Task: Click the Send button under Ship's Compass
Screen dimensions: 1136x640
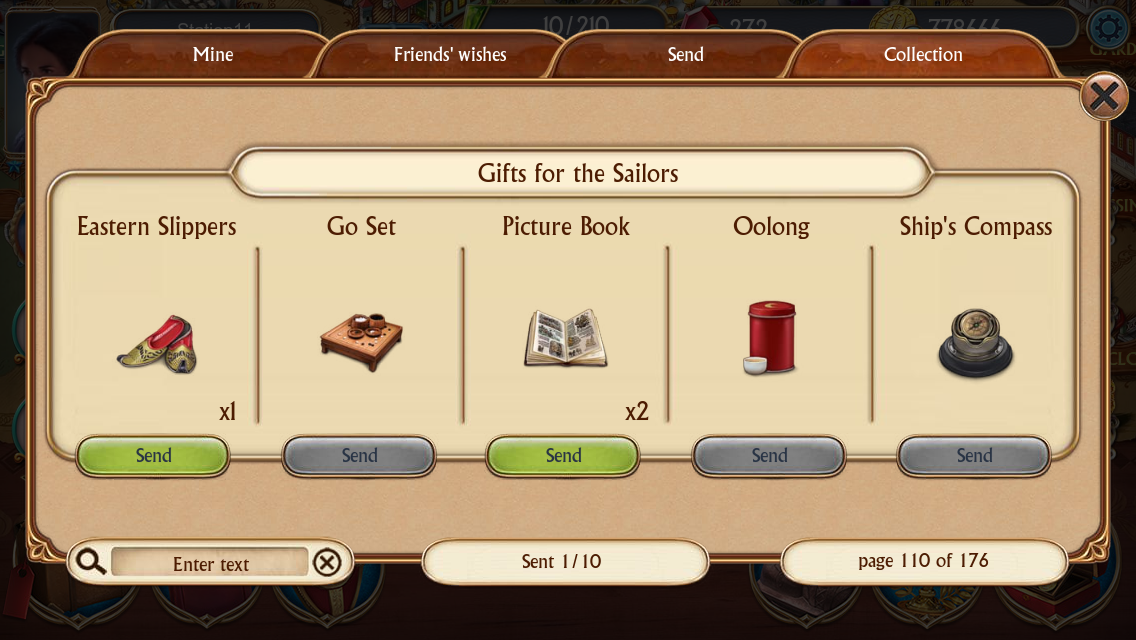Action: click(974, 456)
